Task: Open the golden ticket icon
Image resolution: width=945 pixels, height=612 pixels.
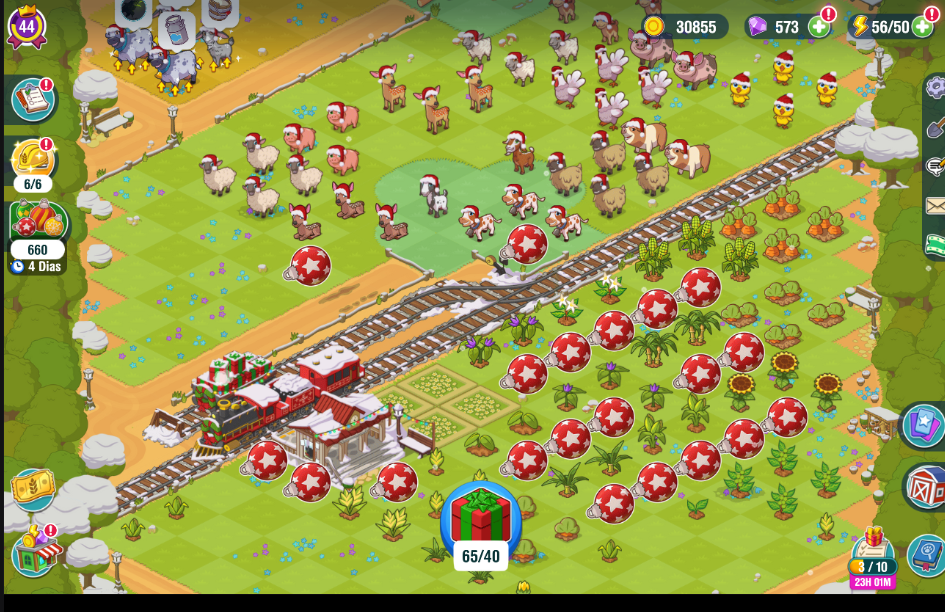Action: (x=32, y=489)
